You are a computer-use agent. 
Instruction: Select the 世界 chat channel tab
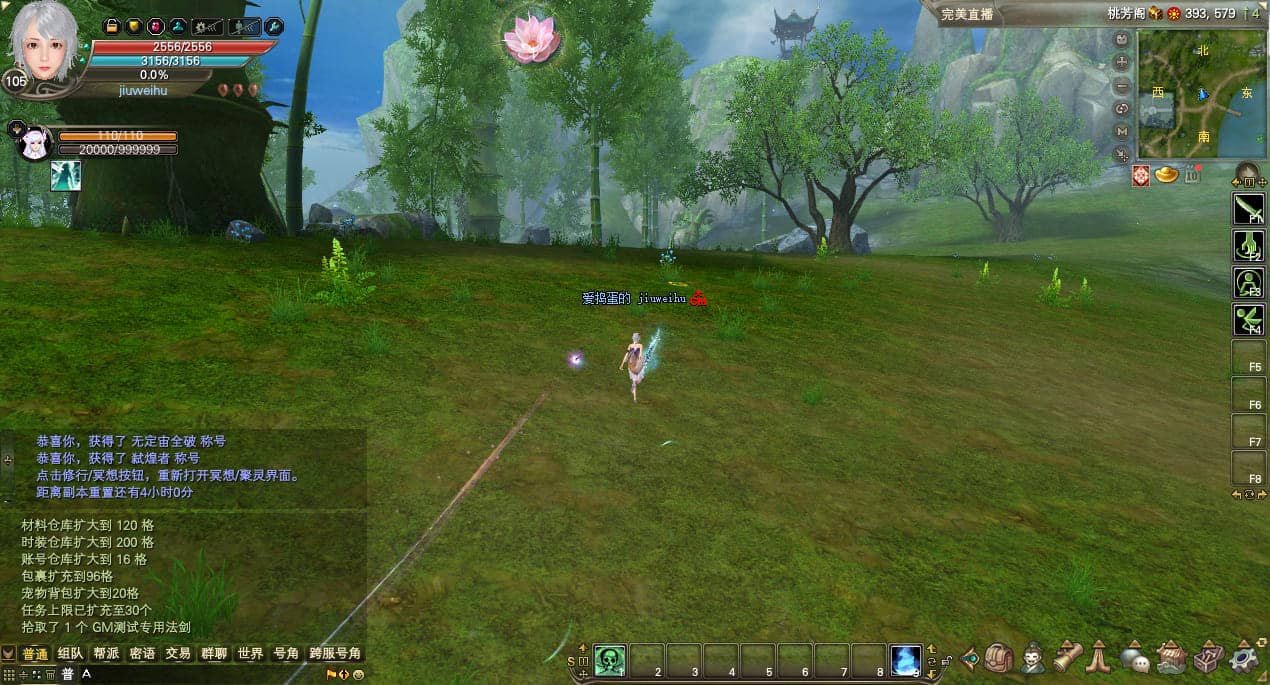tap(250, 653)
